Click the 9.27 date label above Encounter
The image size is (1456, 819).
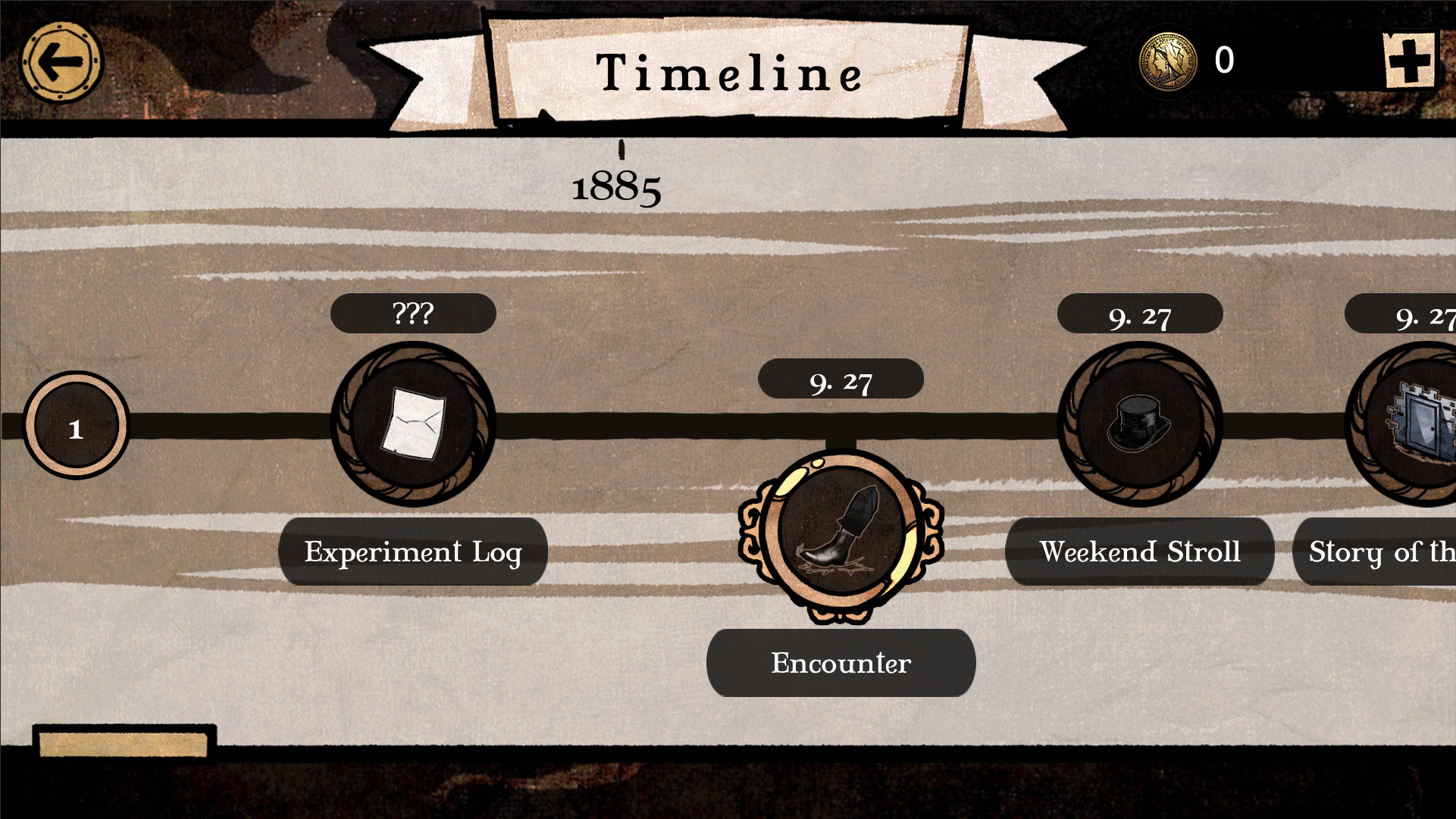pyautogui.click(x=841, y=383)
